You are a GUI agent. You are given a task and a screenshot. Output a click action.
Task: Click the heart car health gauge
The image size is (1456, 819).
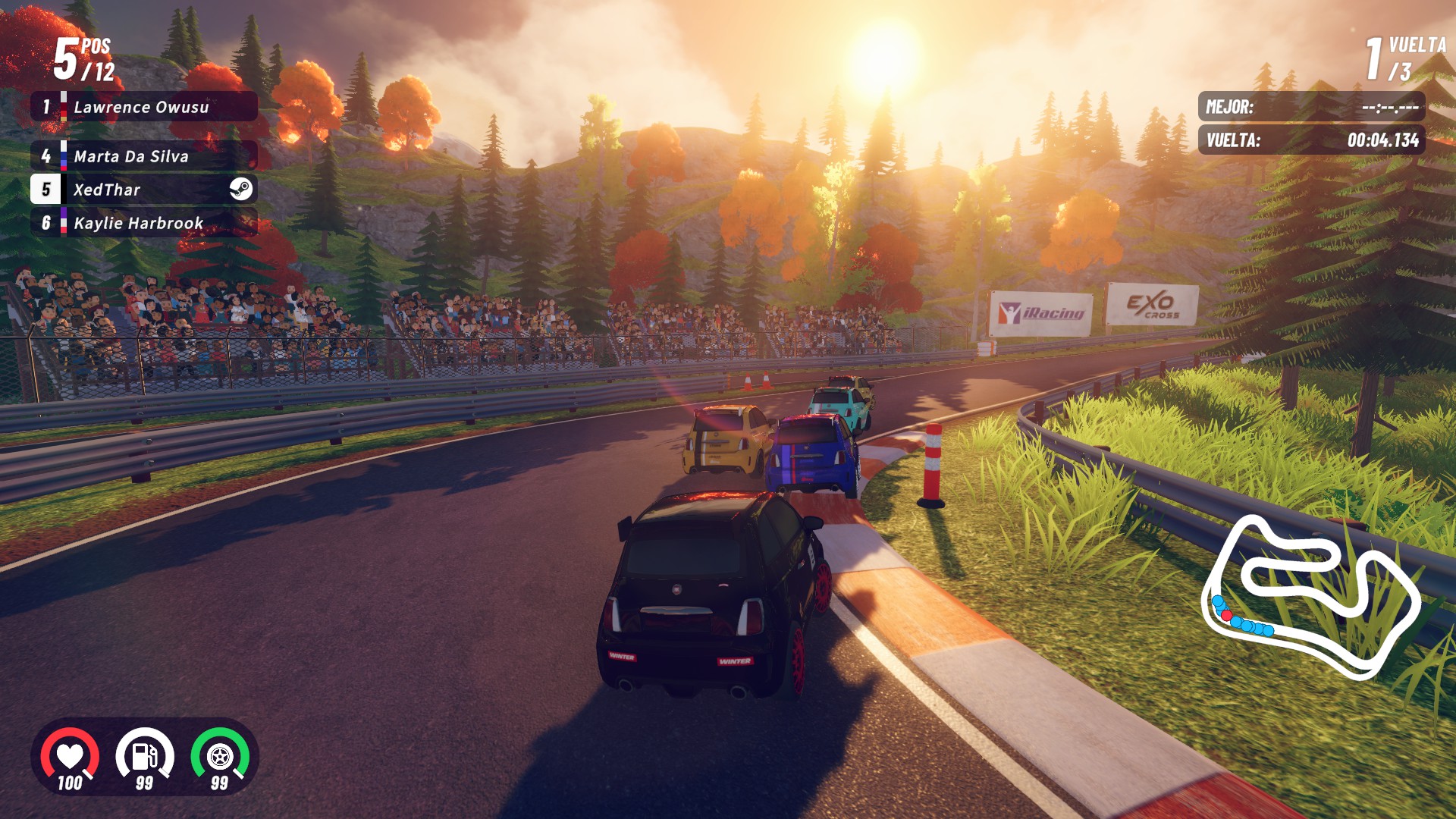[x=70, y=756]
